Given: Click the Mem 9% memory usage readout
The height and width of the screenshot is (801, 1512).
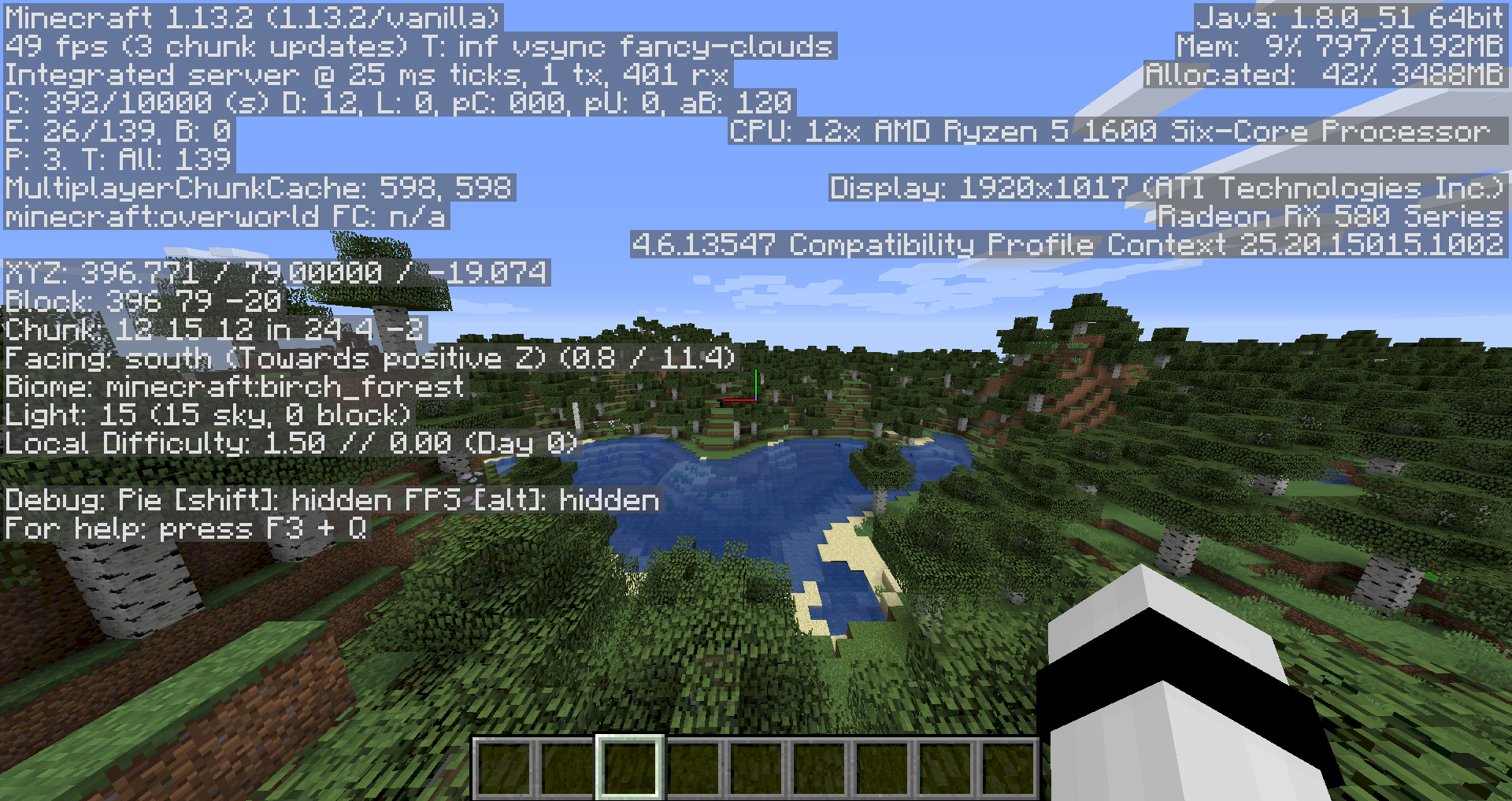Looking at the screenshot, I should point(1339,47).
